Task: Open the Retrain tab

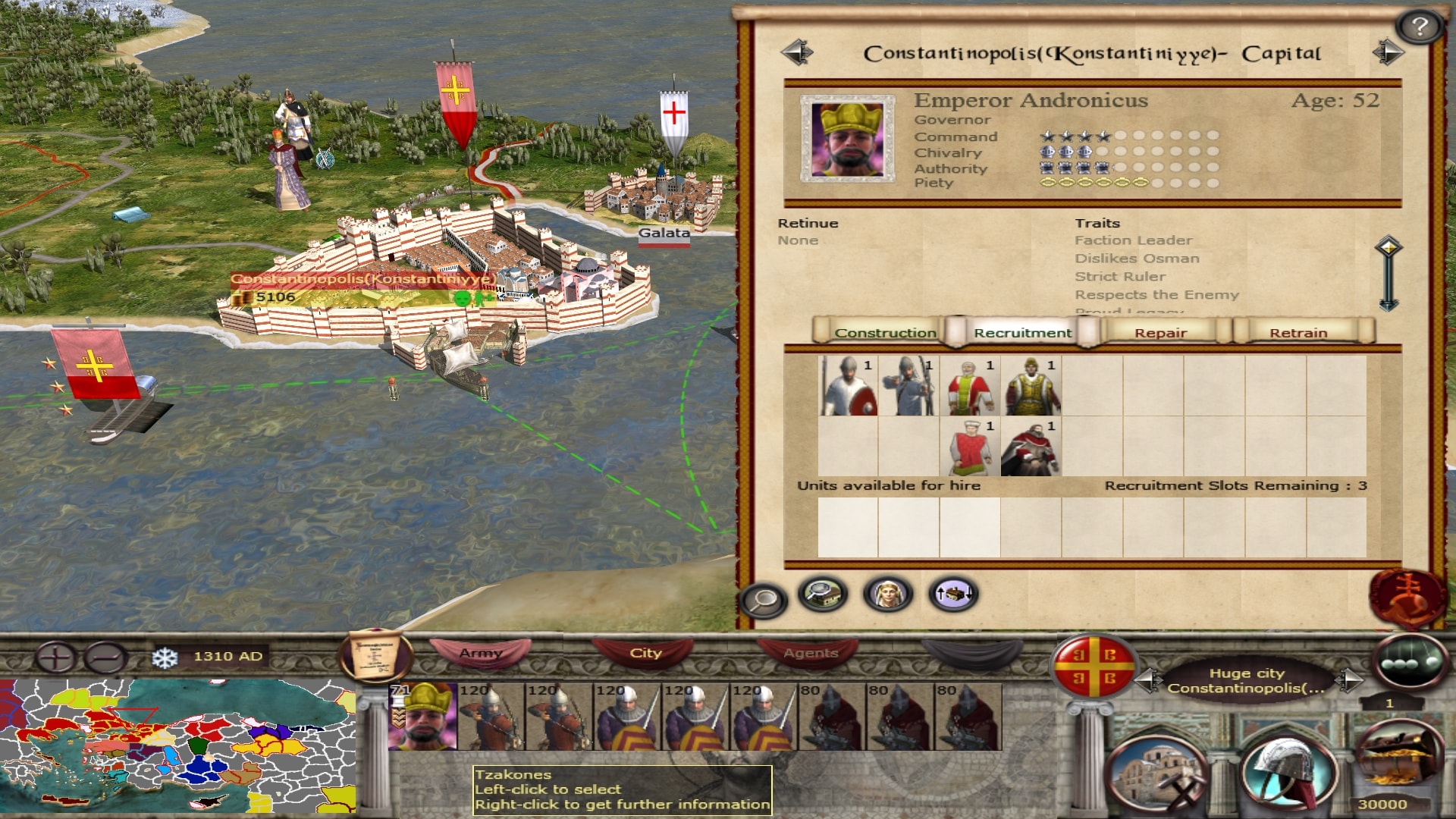Action: [1298, 332]
